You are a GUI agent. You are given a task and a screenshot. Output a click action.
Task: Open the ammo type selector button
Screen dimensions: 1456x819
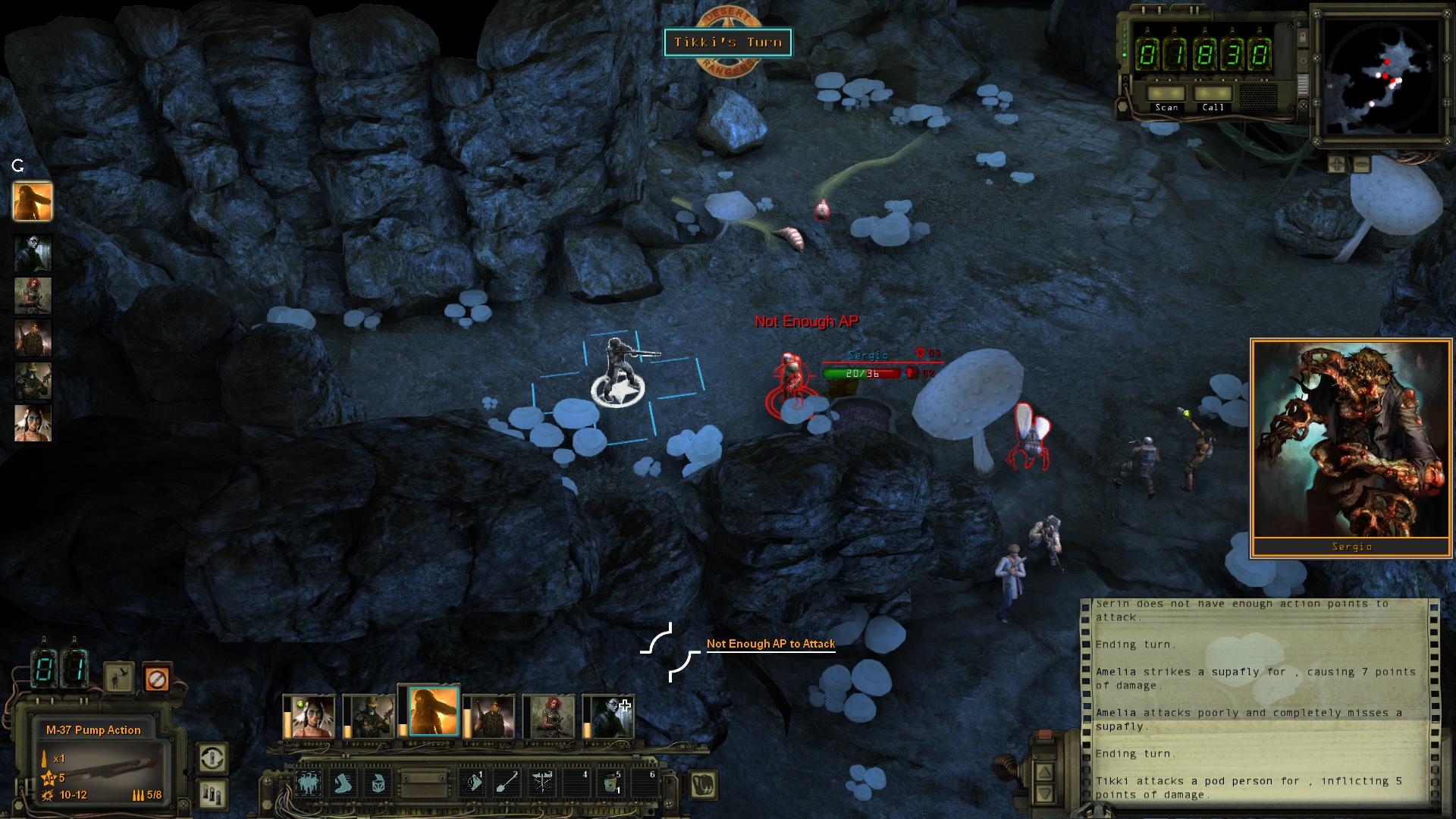pyautogui.click(x=212, y=793)
